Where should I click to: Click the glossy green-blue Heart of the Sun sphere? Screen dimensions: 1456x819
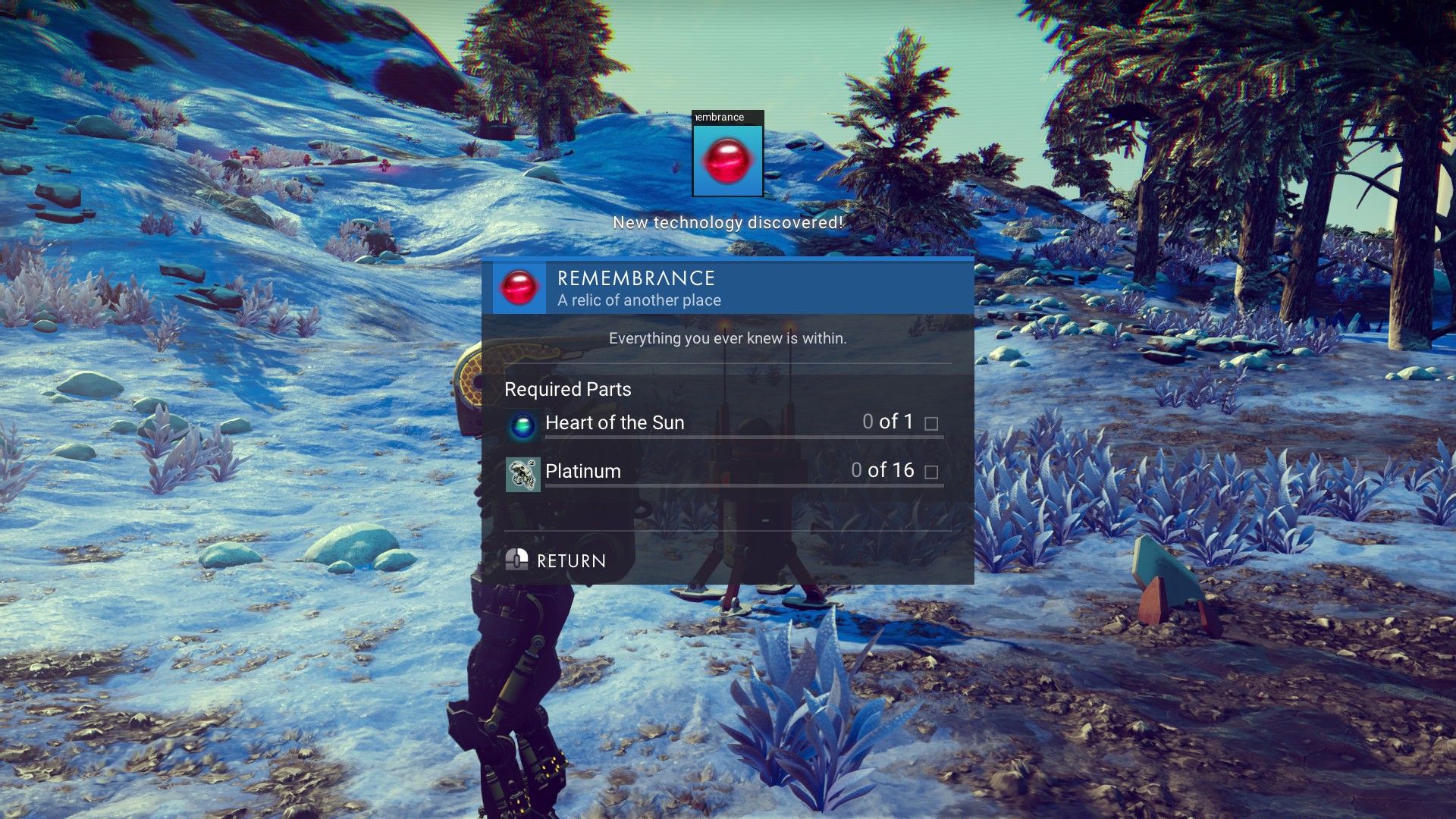523,423
